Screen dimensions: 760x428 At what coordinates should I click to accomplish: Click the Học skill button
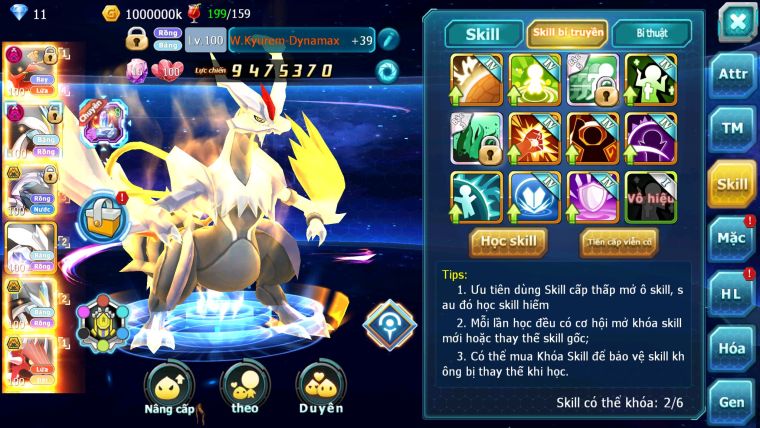coord(509,241)
